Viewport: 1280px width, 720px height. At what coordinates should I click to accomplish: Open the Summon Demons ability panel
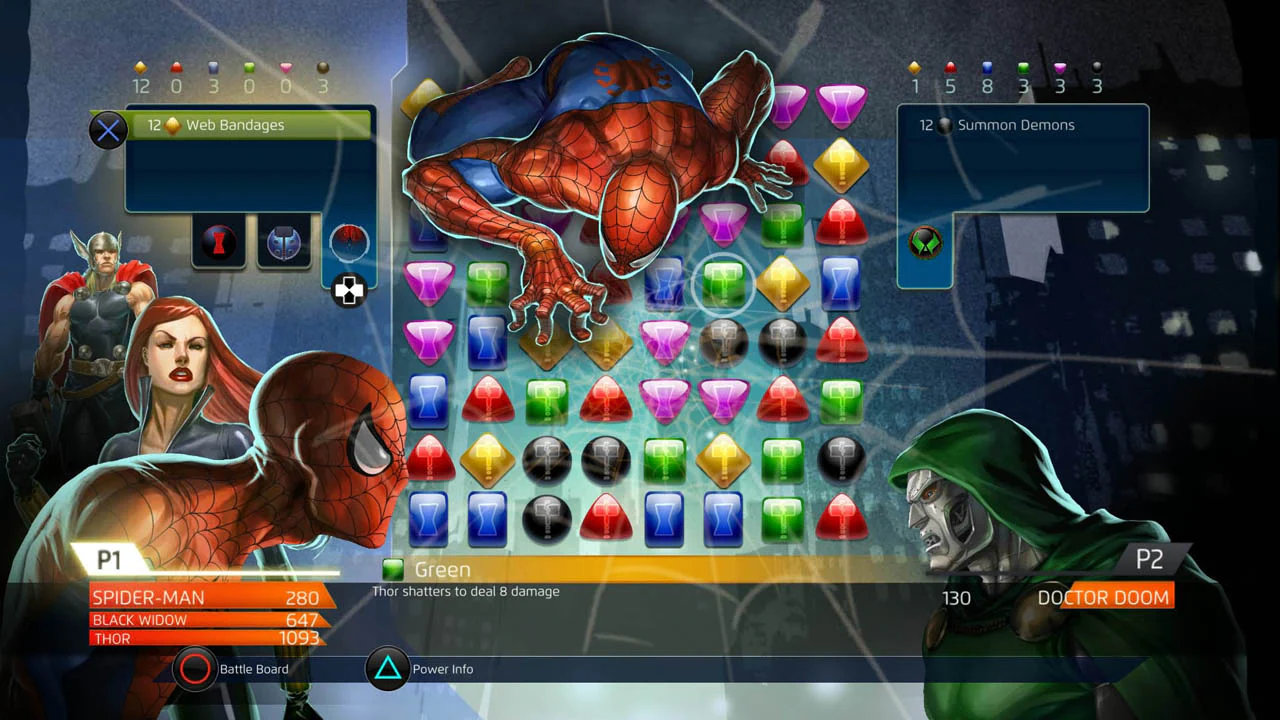click(1020, 125)
